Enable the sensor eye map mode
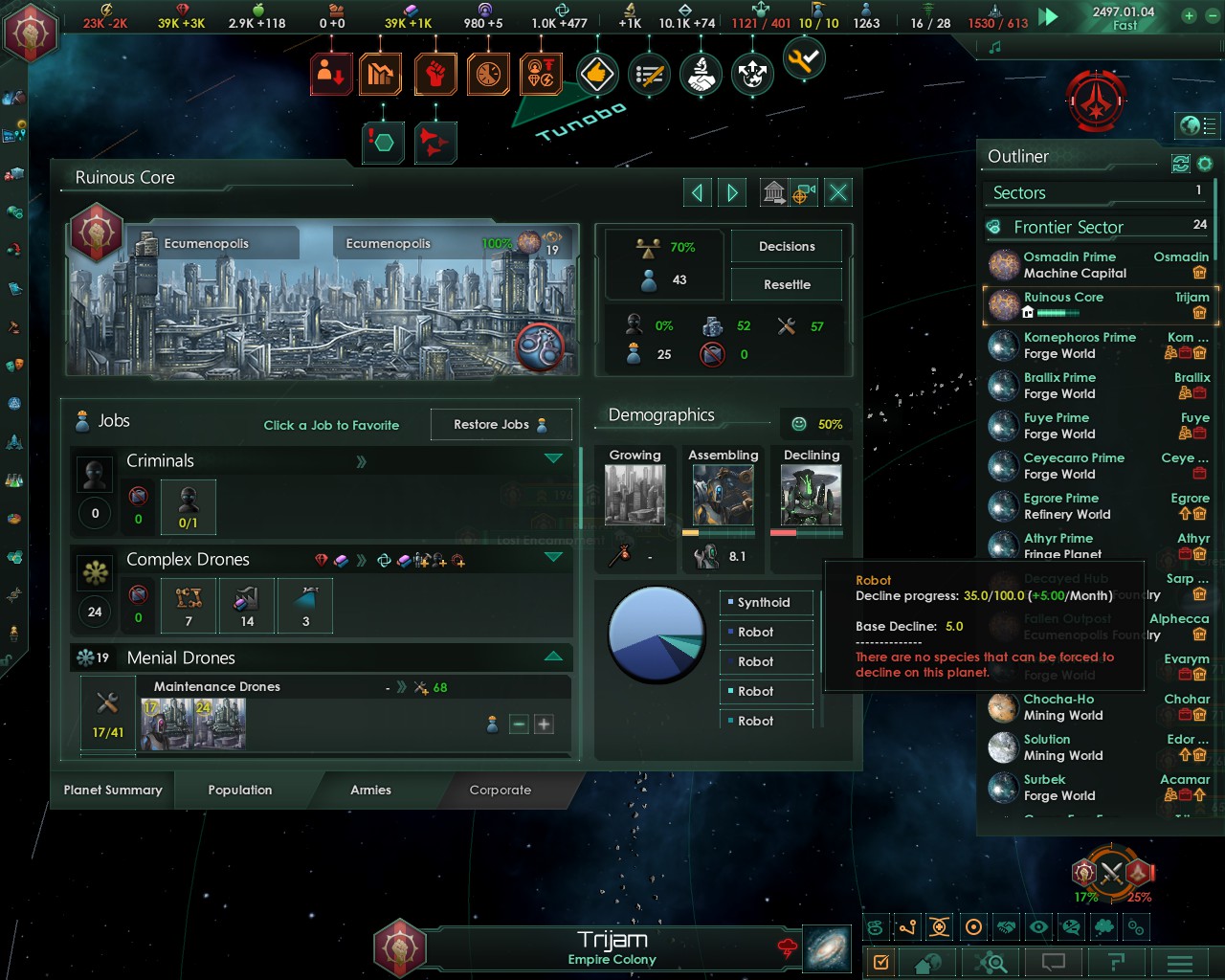Screen dimensions: 1225x980 pyautogui.click(x=1037, y=927)
